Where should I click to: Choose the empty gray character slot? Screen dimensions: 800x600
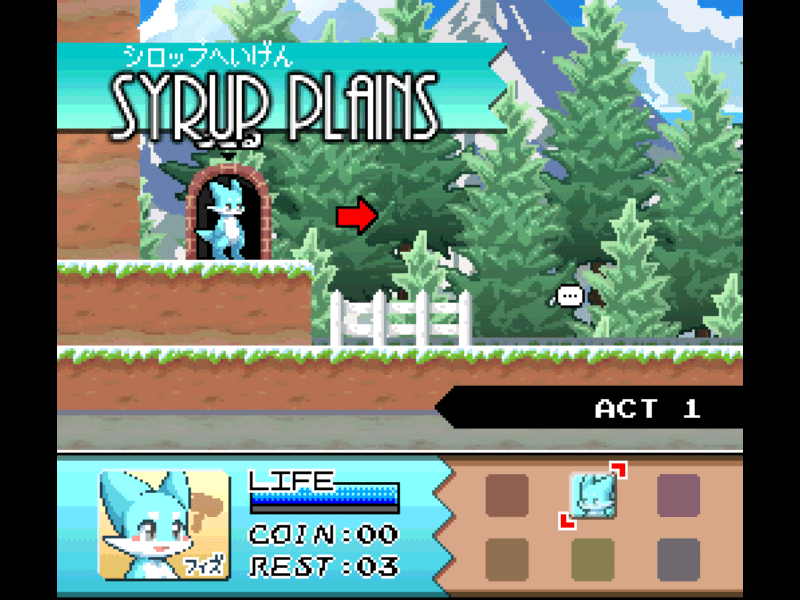coord(678,559)
